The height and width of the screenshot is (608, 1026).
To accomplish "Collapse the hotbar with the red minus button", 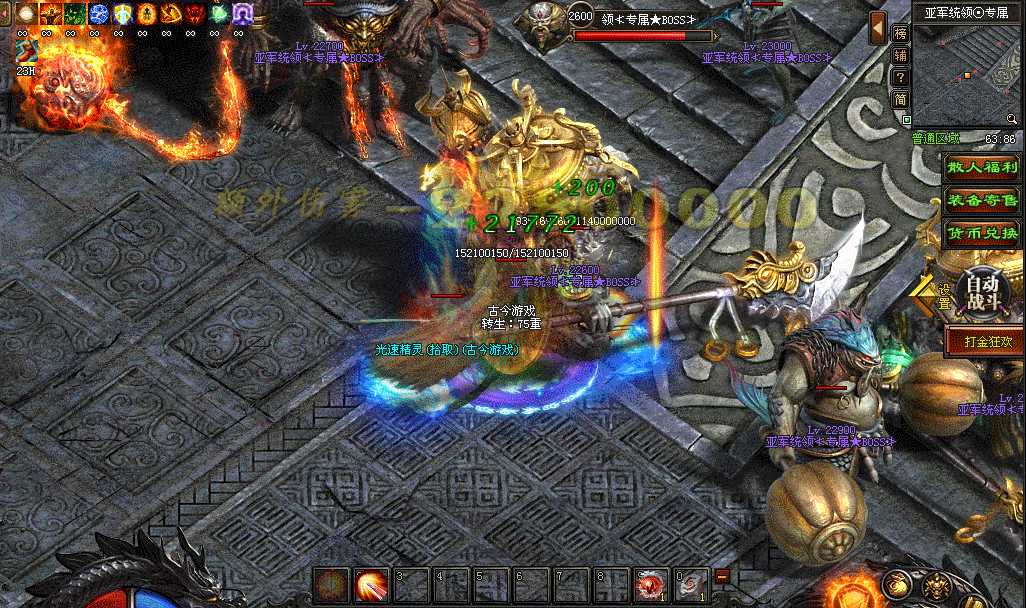I will click(x=722, y=576).
